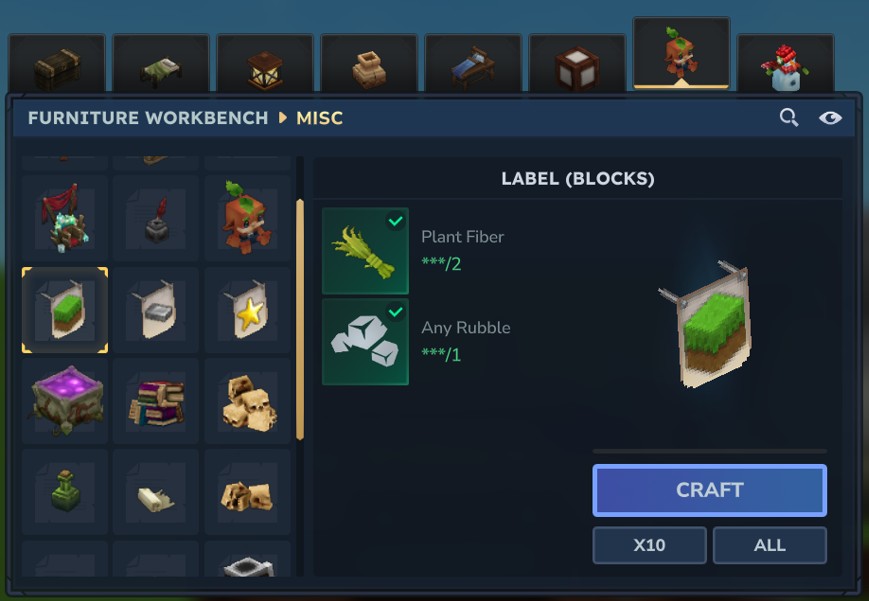The image size is (869, 601).
Task: Select the X10 craft quantity button
Action: click(x=649, y=545)
